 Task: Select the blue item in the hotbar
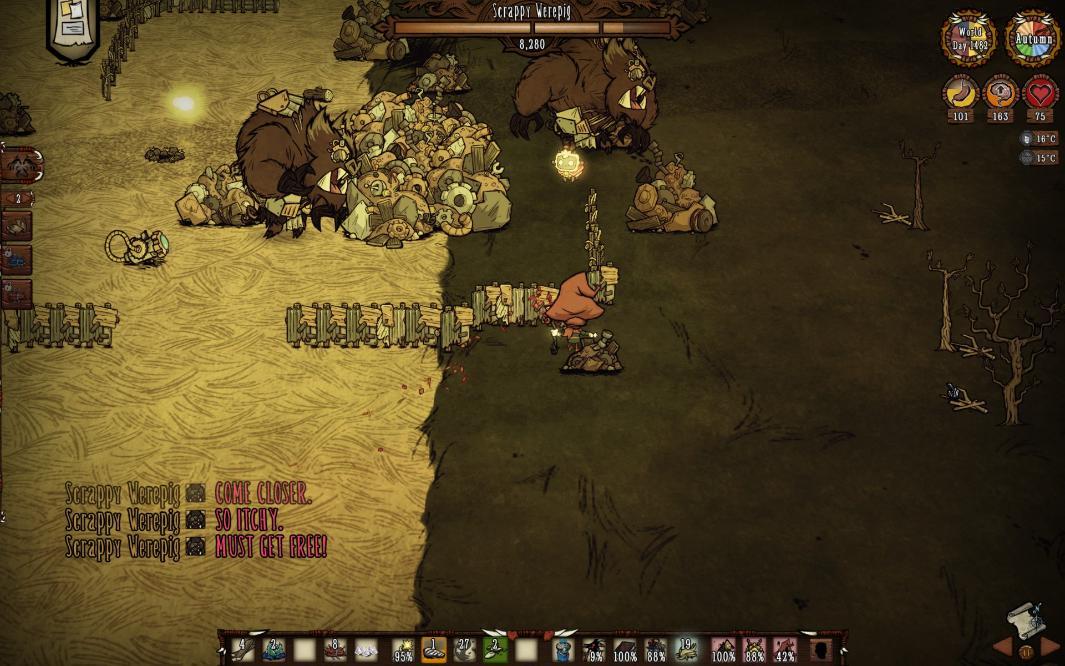564,650
